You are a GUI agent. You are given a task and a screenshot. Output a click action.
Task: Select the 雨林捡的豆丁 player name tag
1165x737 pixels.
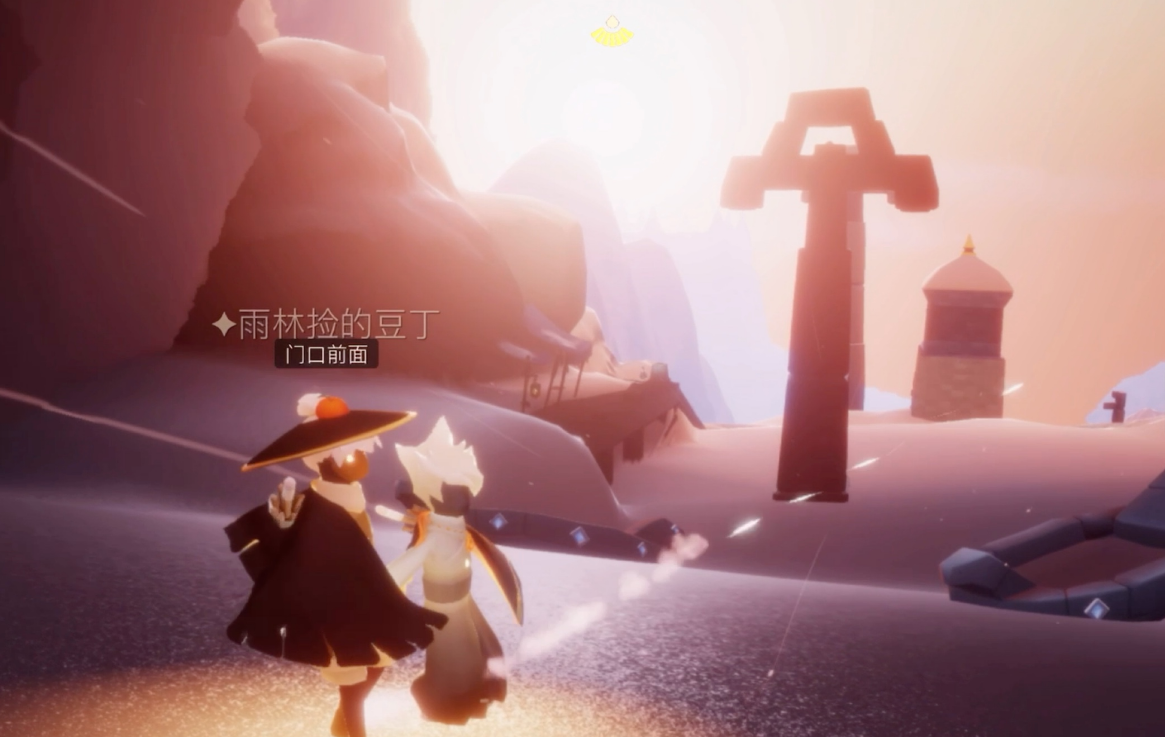coord(327,325)
